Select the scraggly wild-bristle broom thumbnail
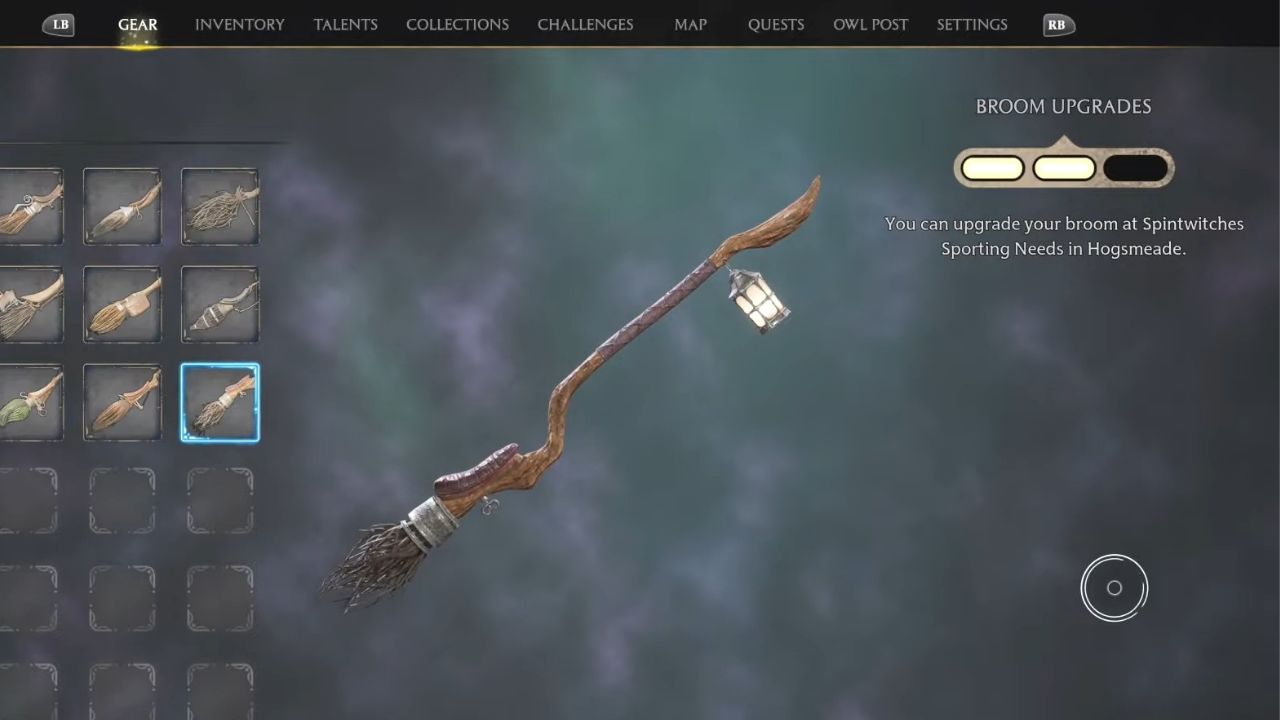 pos(220,206)
